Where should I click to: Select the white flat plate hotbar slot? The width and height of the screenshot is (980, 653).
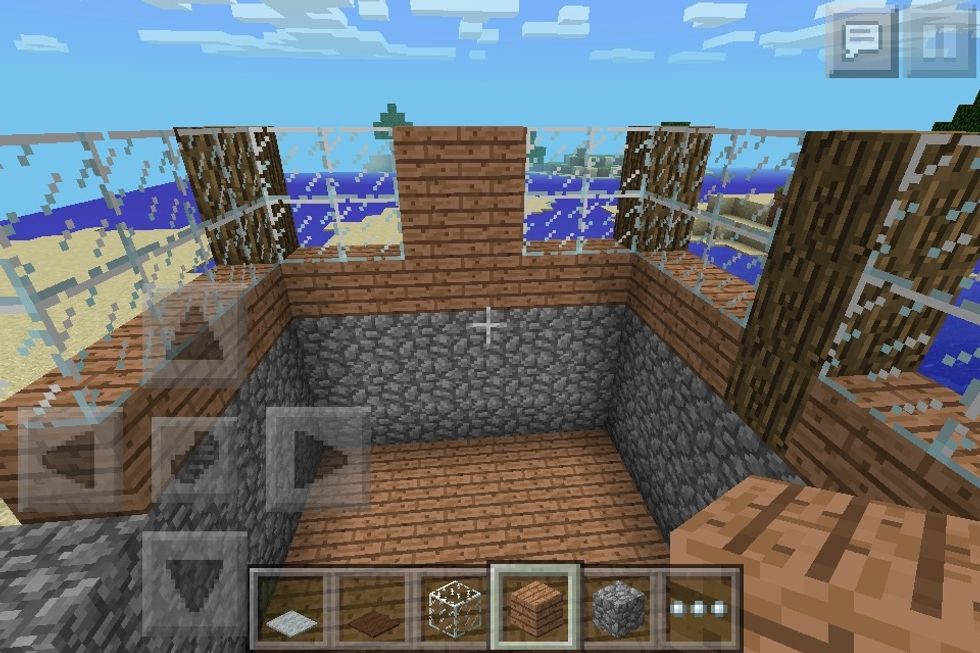tap(291, 609)
